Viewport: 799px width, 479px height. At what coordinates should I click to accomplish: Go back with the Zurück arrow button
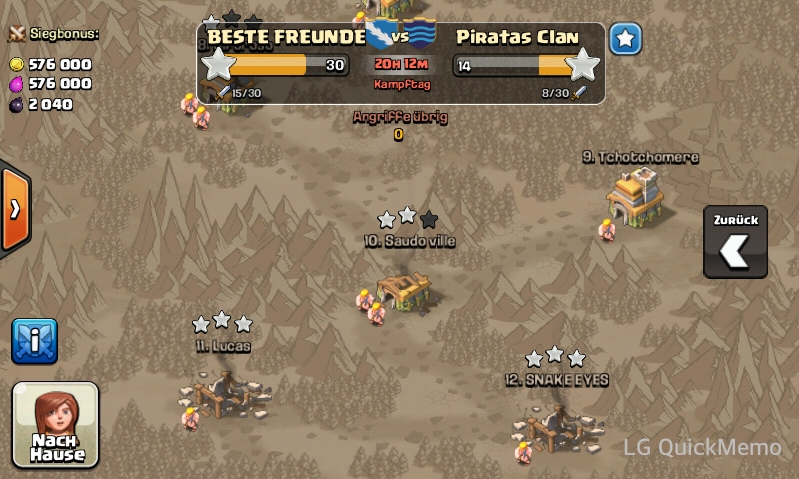[x=735, y=243]
